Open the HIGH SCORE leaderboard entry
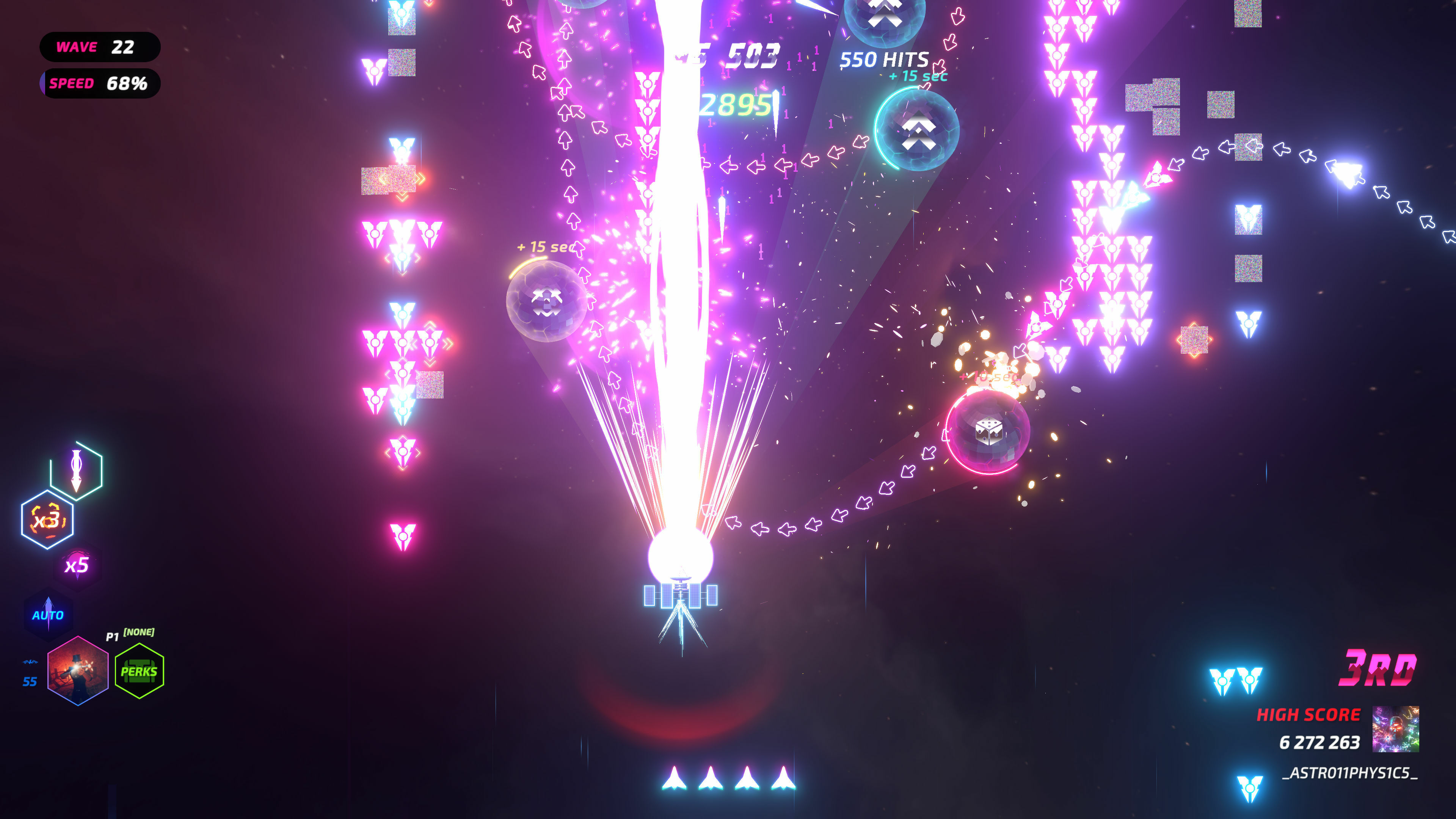1456x819 pixels. coord(1309,715)
